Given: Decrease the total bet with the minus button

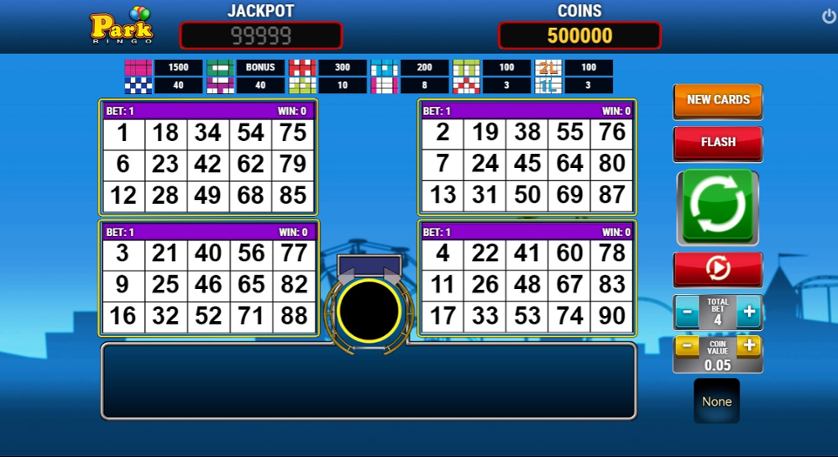Looking at the screenshot, I should (686, 312).
